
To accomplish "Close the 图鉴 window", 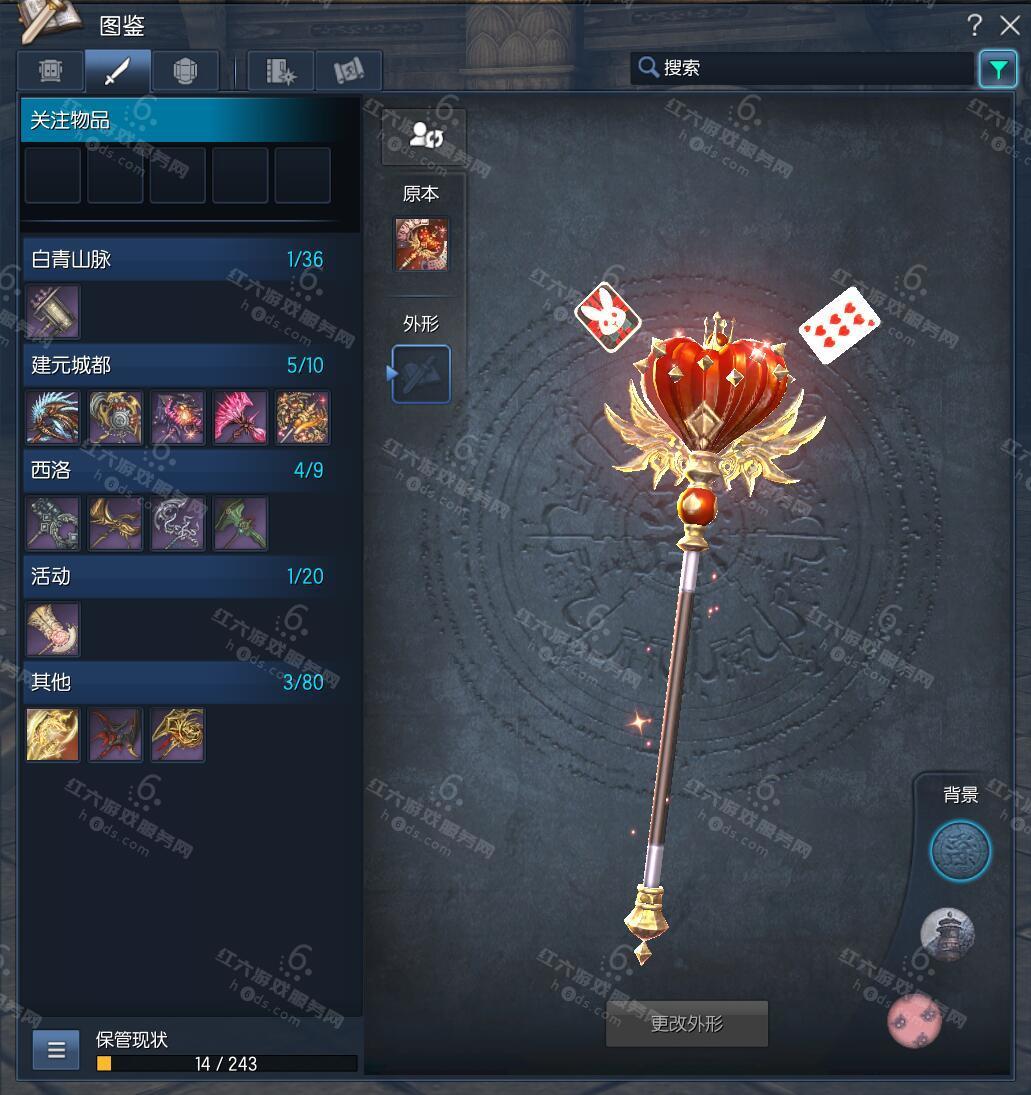I will pyautogui.click(x=1009, y=26).
